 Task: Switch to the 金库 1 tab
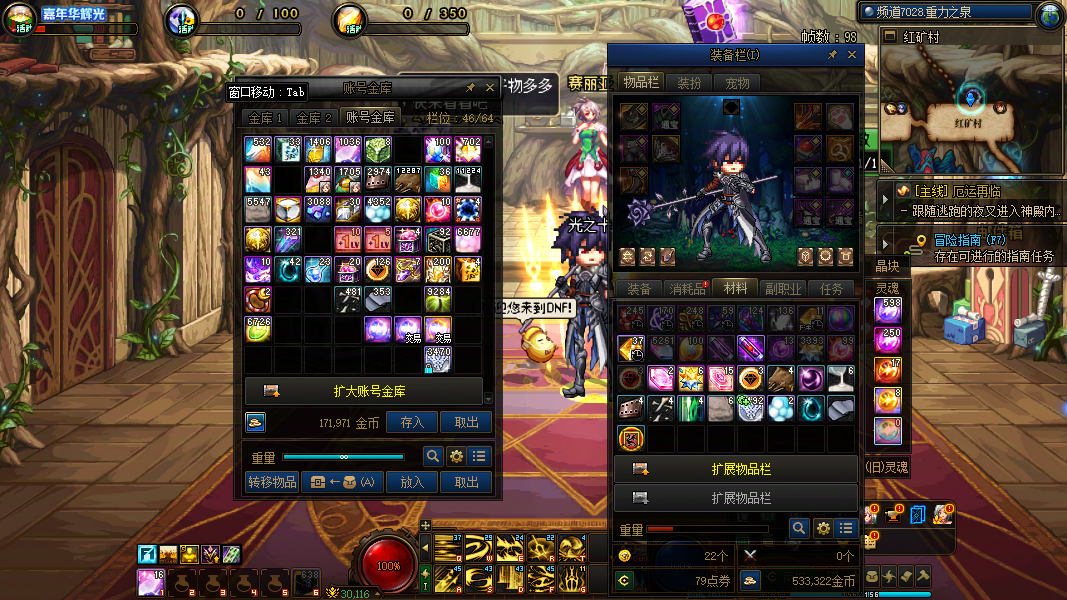click(266, 118)
